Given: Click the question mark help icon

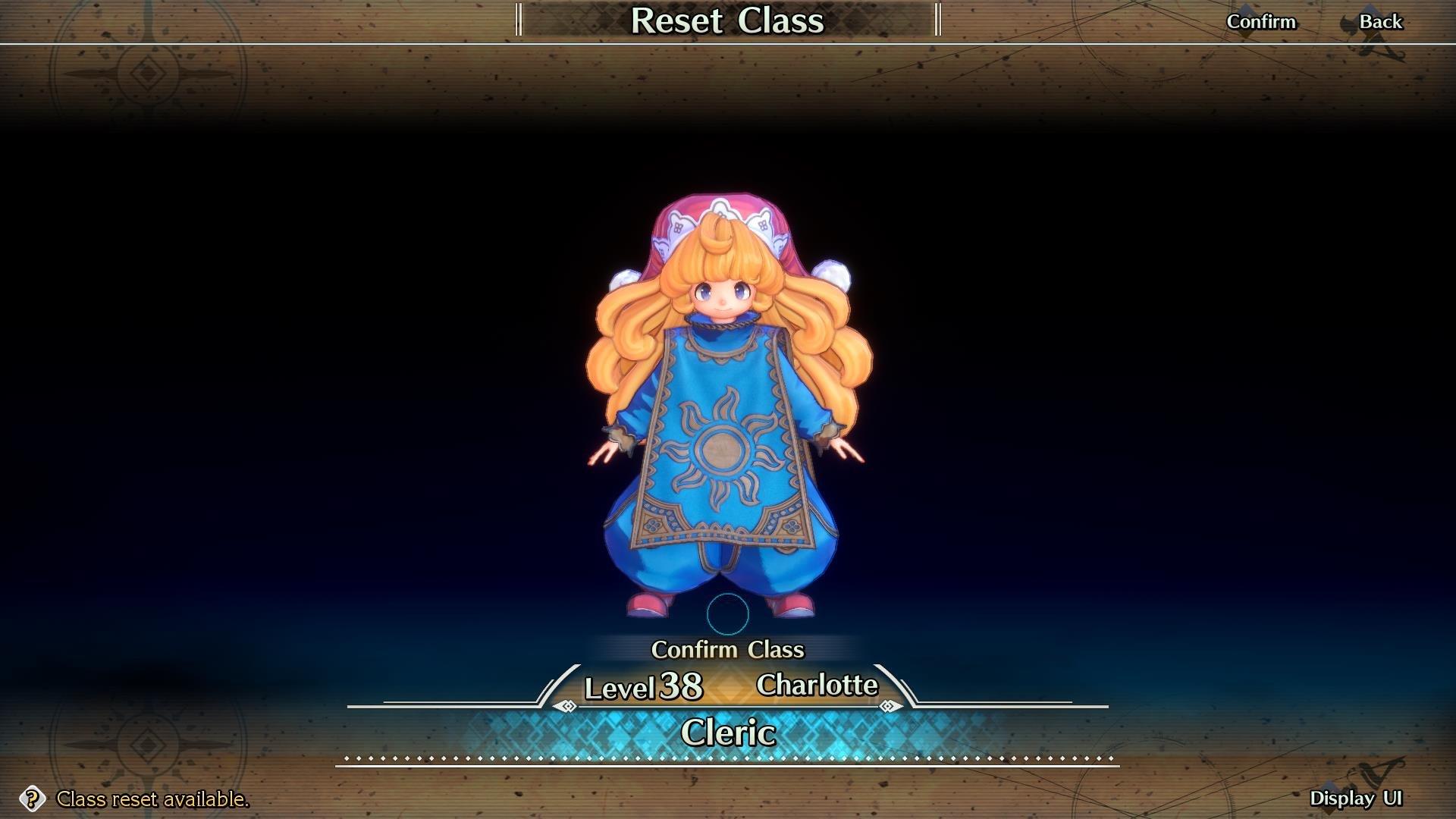Looking at the screenshot, I should point(32,800).
